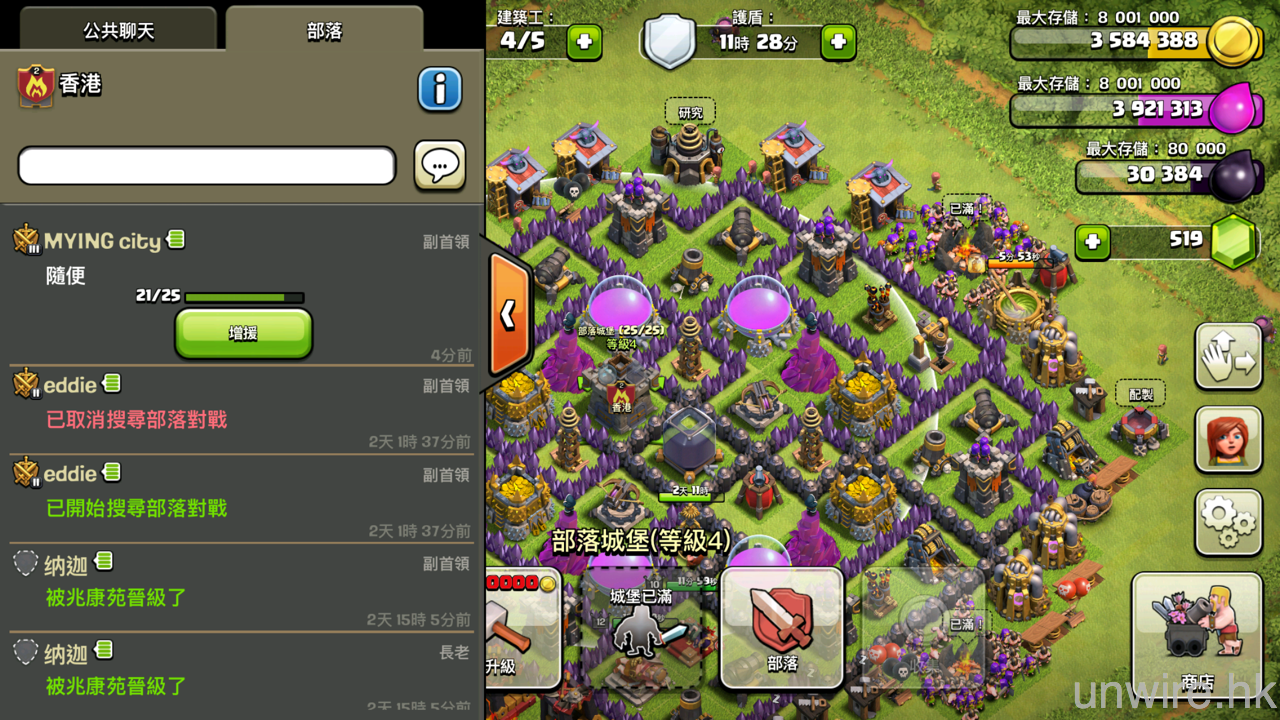The image size is (1280, 720).
Task: Collapse the chat panel with orange arrow
Action: click(x=509, y=315)
